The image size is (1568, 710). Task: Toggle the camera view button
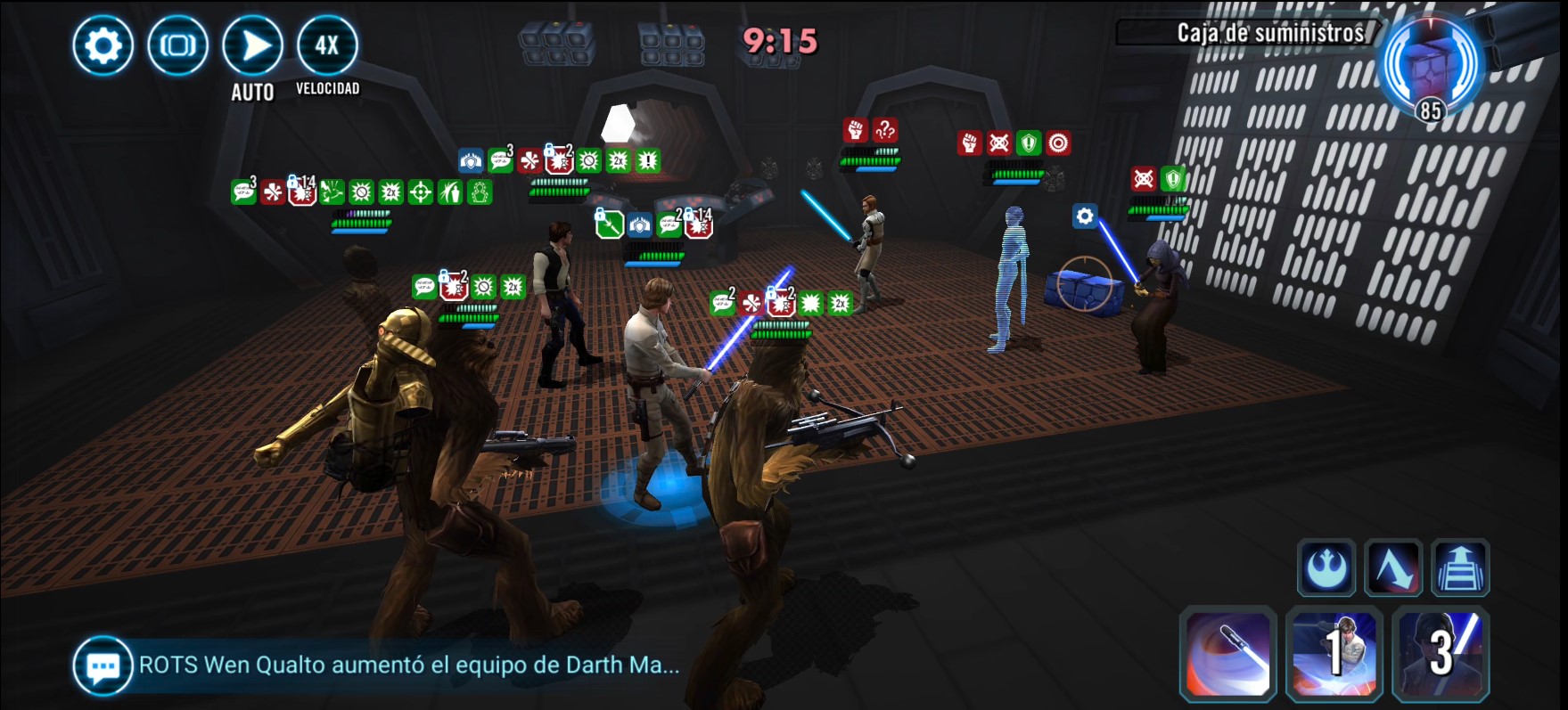coord(178,45)
